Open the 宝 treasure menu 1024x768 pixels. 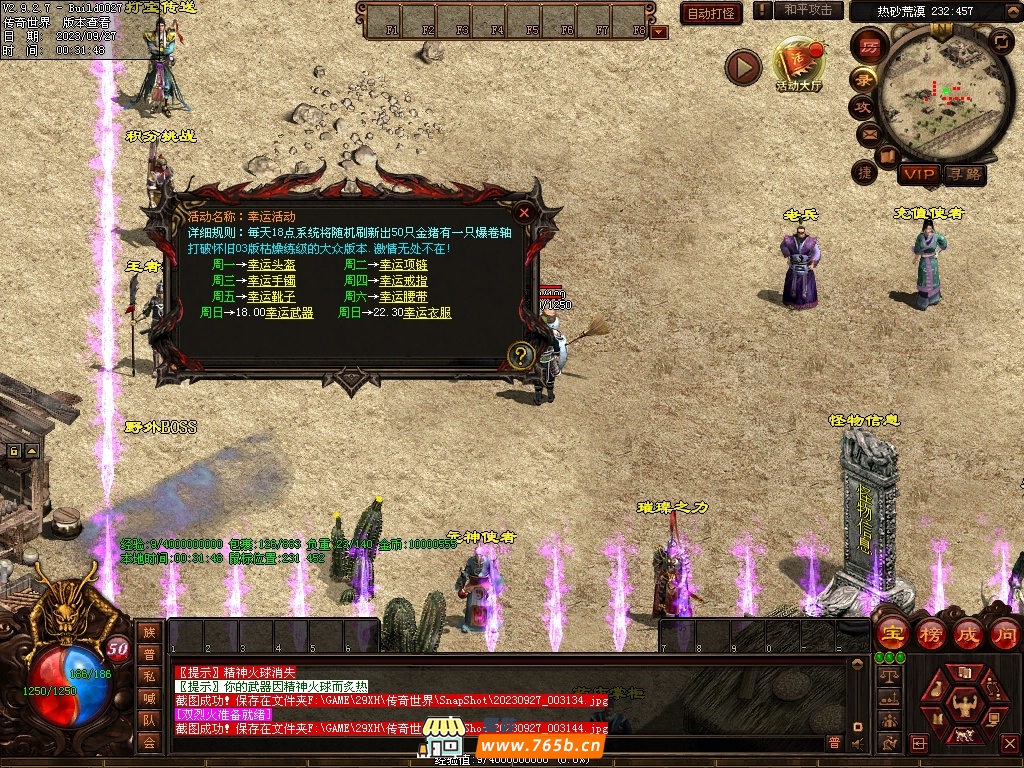click(x=892, y=633)
